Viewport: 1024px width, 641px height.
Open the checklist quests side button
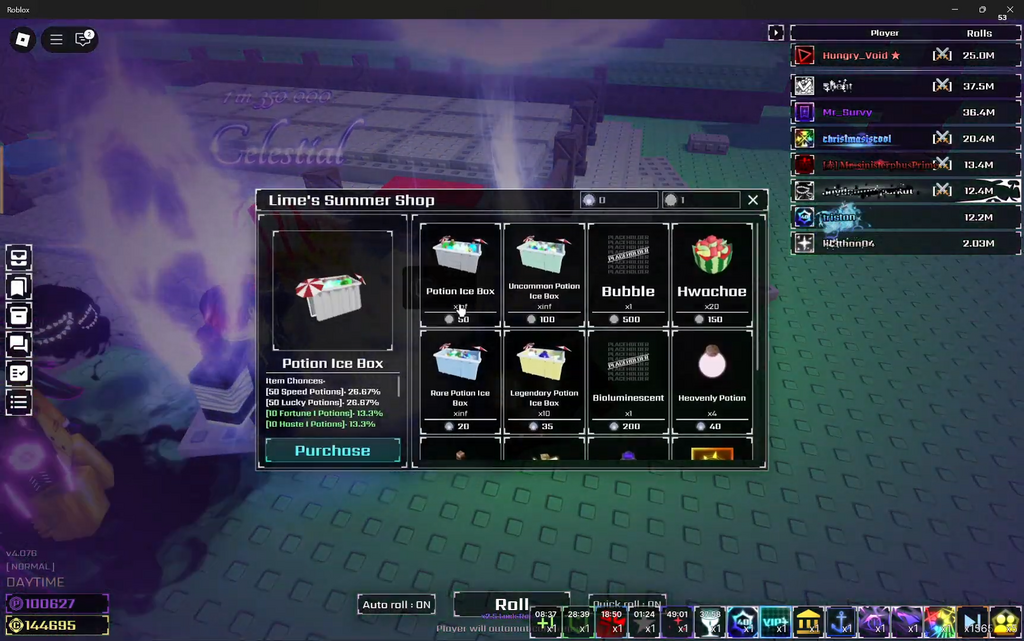pyautogui.click(x=19, y=373)
